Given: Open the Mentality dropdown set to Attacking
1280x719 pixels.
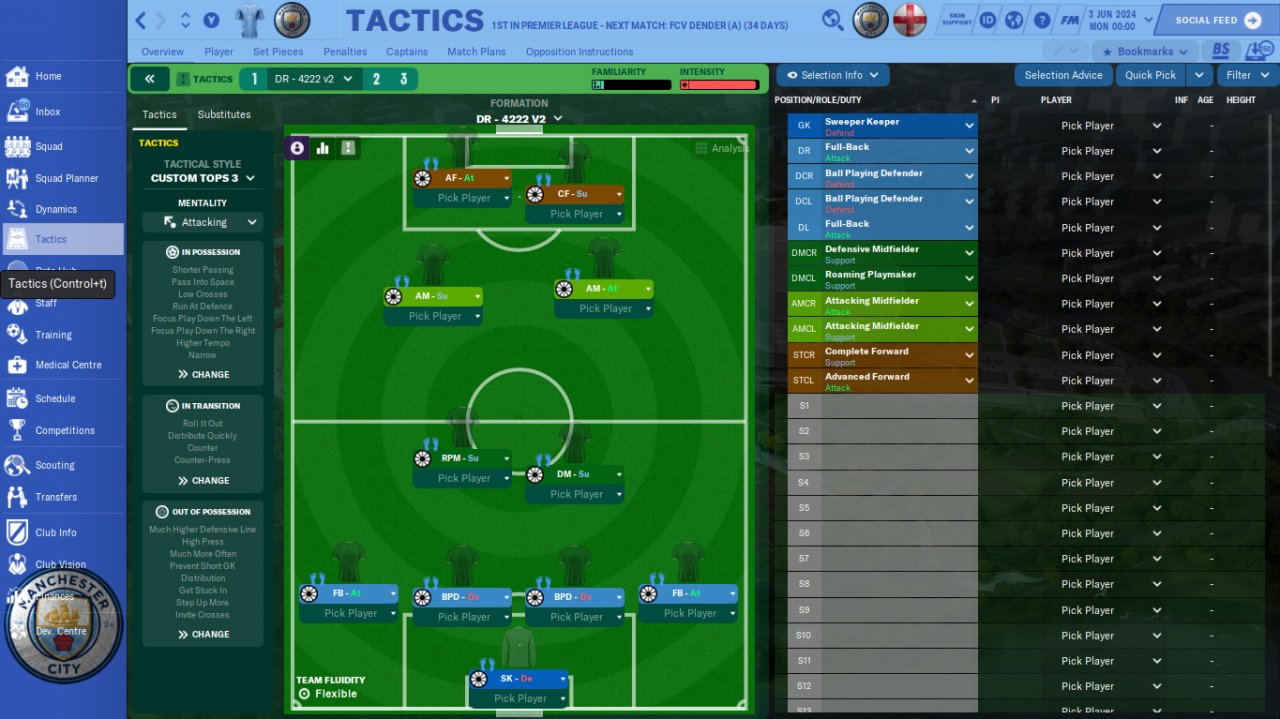Looking at the screenshot, I should pyautogui.click(x=203, y=222).
